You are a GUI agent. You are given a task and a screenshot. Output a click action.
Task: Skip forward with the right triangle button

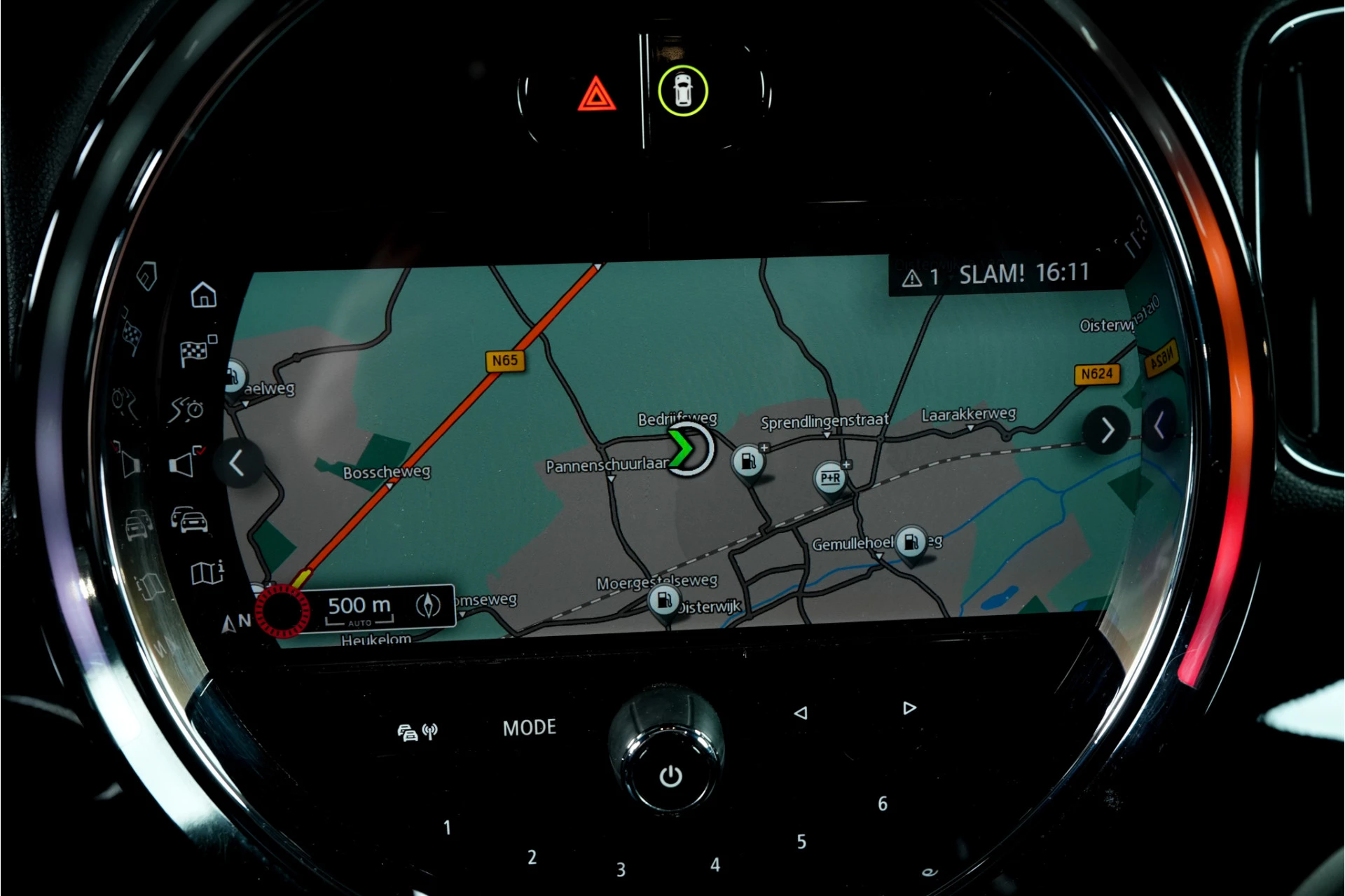[x=909, y=708]
